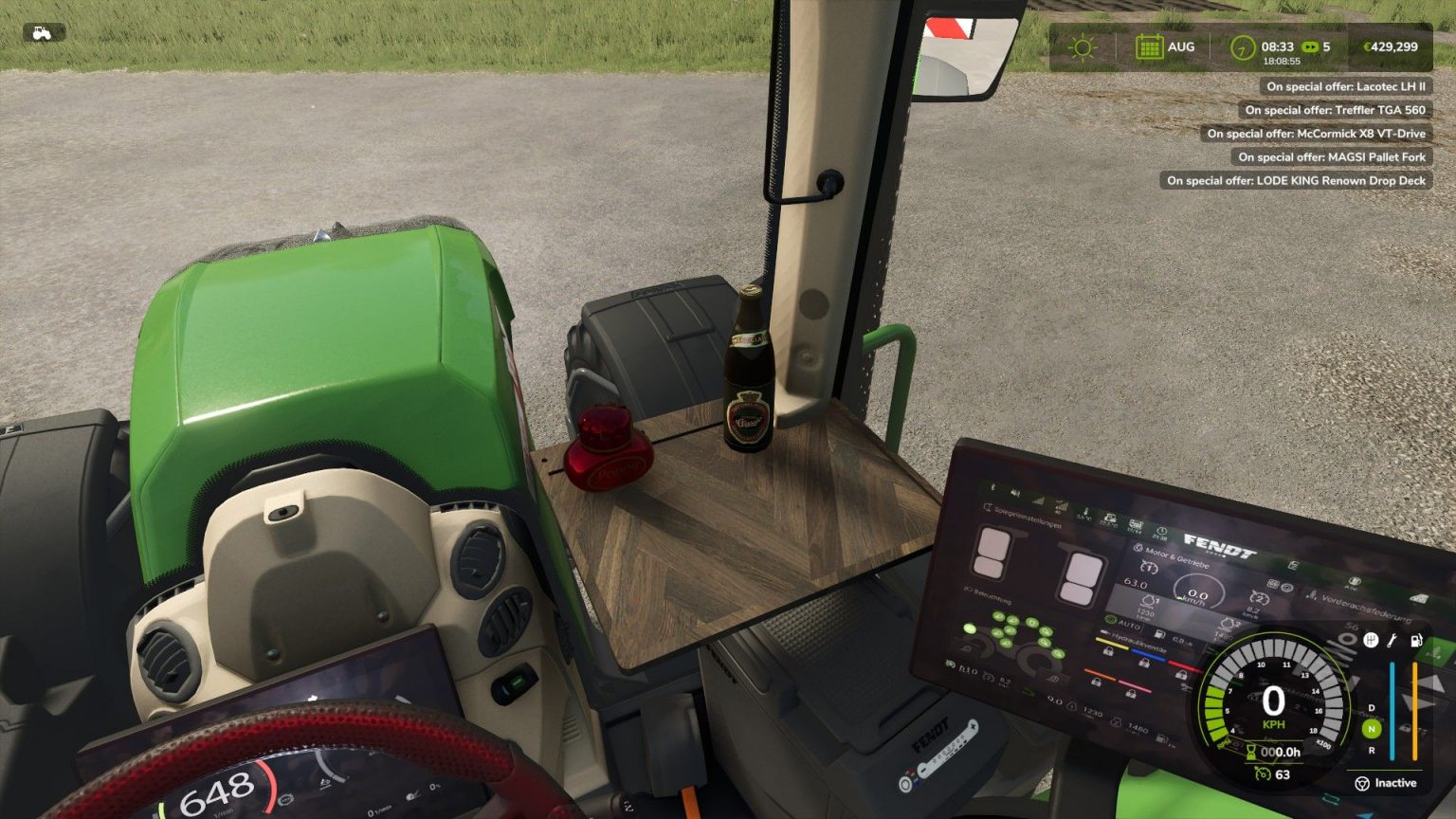Select the weather sun icon in top HUD
Image resolution: width=1456 pixels, height=819 pixels.
pyautogui.click(x=1081, y=45)
